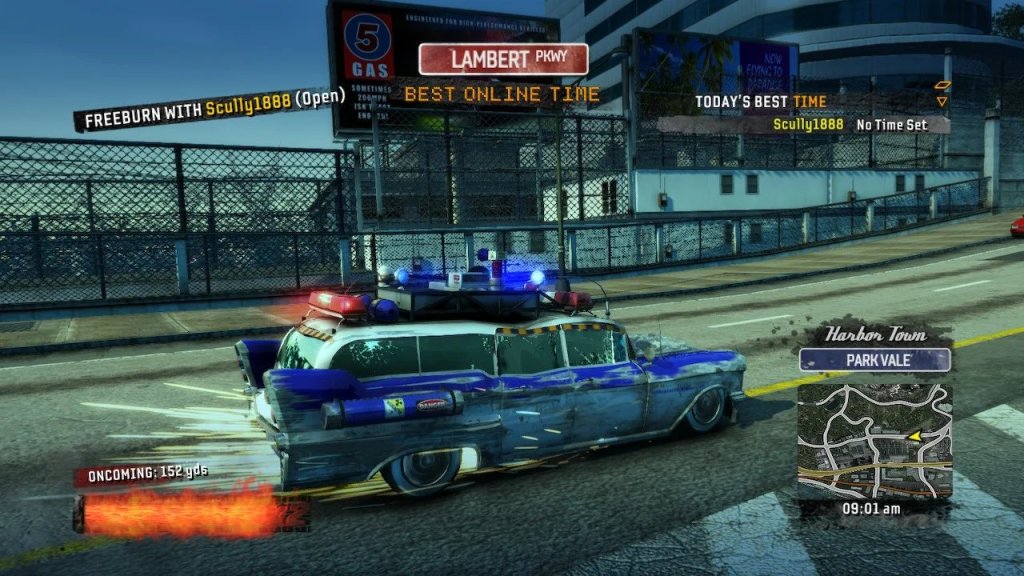1024x576 pixels.
Task: Select Scully1888's row in Today's Best Time
Action: pos(848,125)
